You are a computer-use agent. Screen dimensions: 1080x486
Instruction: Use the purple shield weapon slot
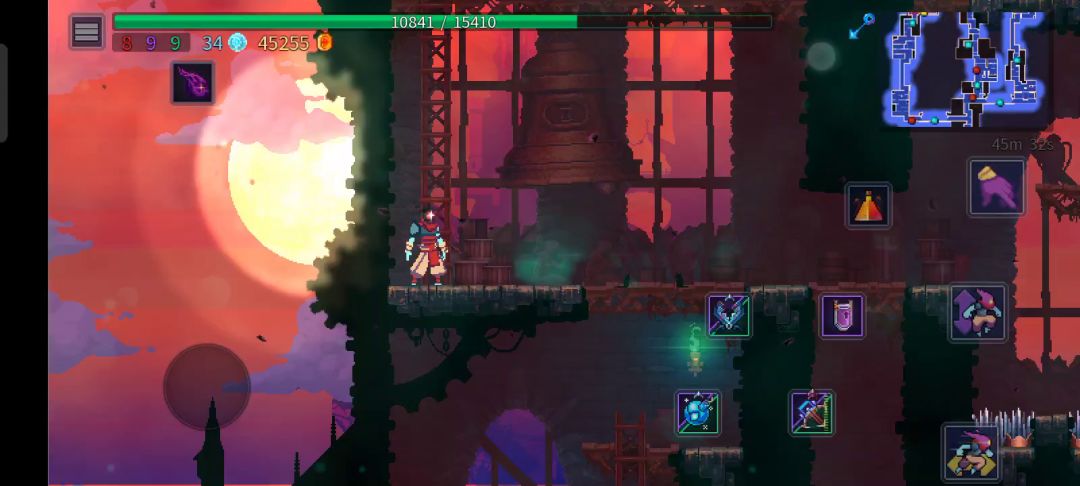point(842,316)
